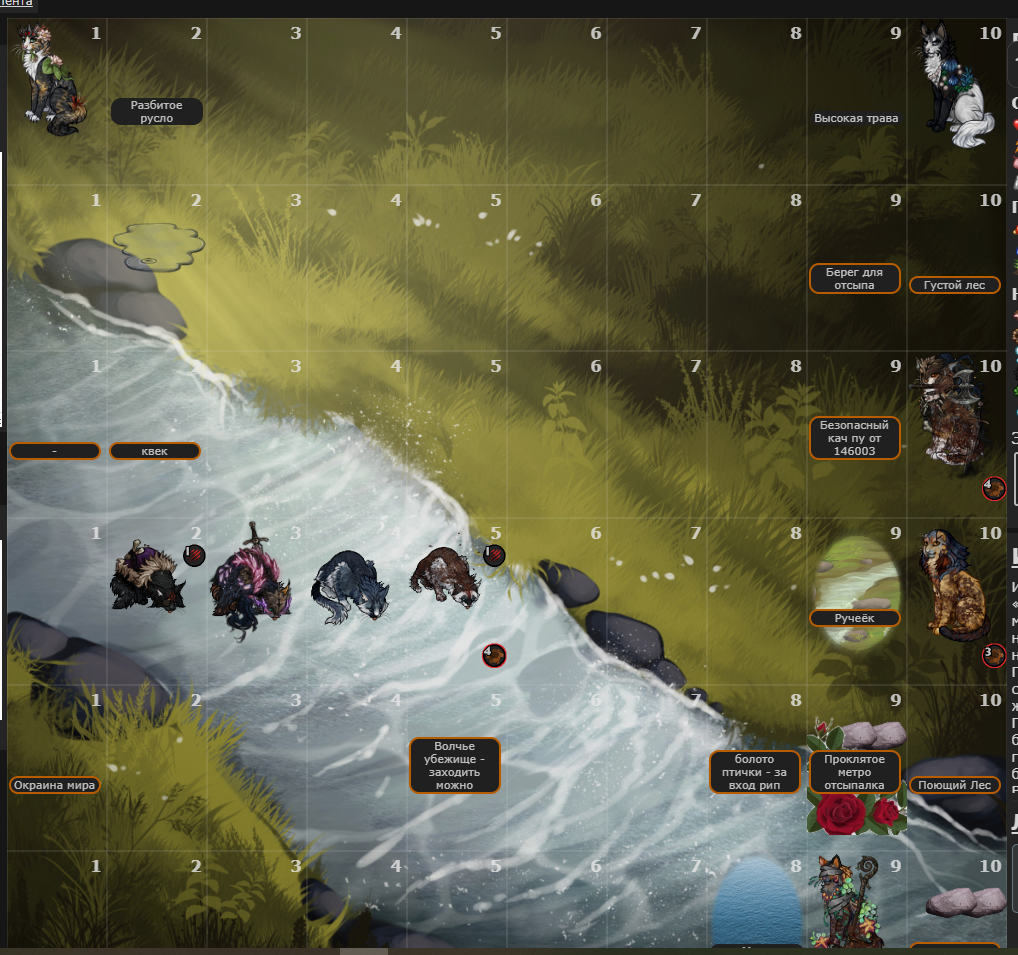
Task: Open Безопасный кач пу от 146003
Action: [855, 438]
